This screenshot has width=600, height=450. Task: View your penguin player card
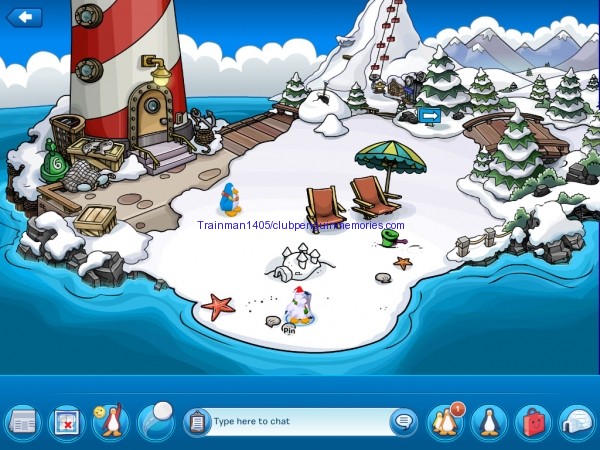tap(489, 421)
